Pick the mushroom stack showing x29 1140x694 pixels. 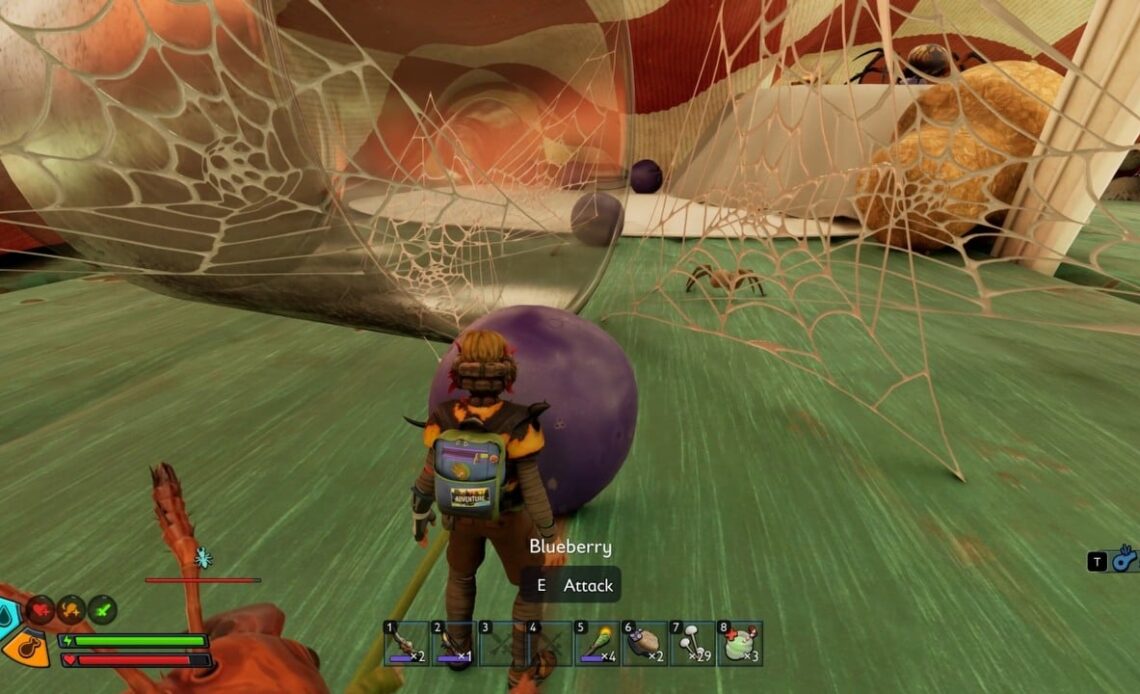coord(692,643)
